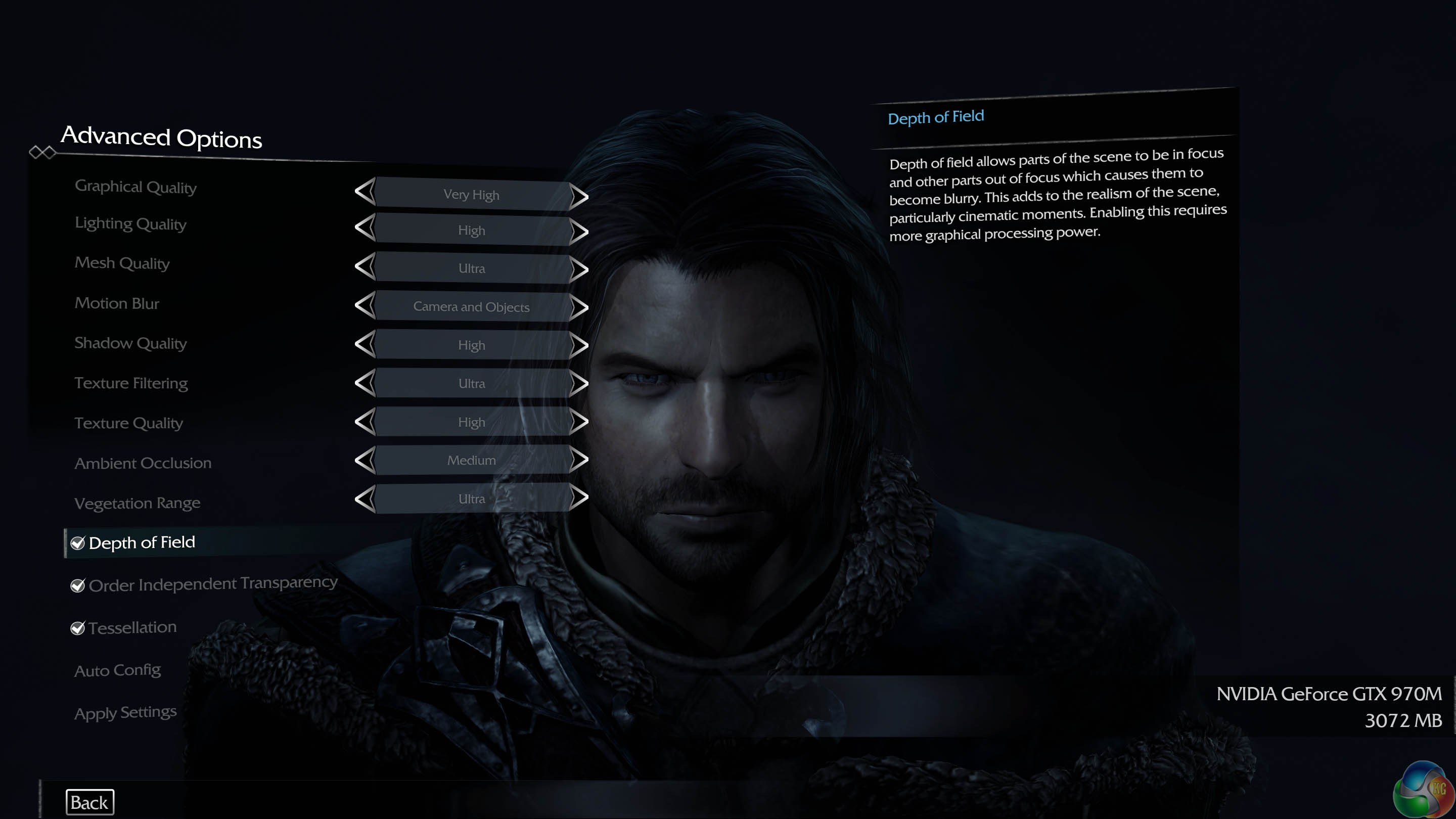1456x819 pixels.
Task: Raise Shadow Quality with the right arrow
Action: 579,345
